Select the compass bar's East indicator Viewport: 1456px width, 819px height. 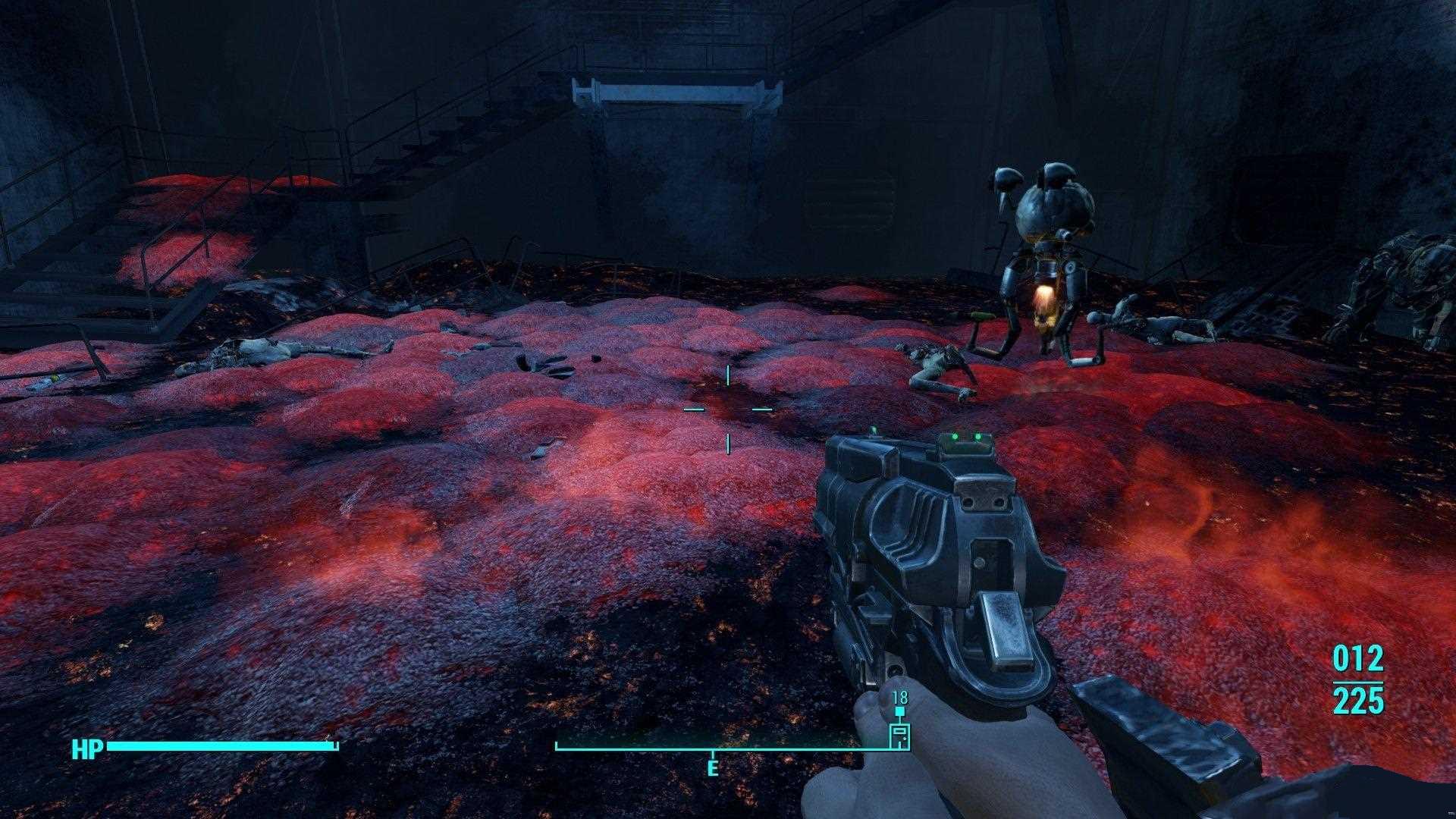pos(712,768)
